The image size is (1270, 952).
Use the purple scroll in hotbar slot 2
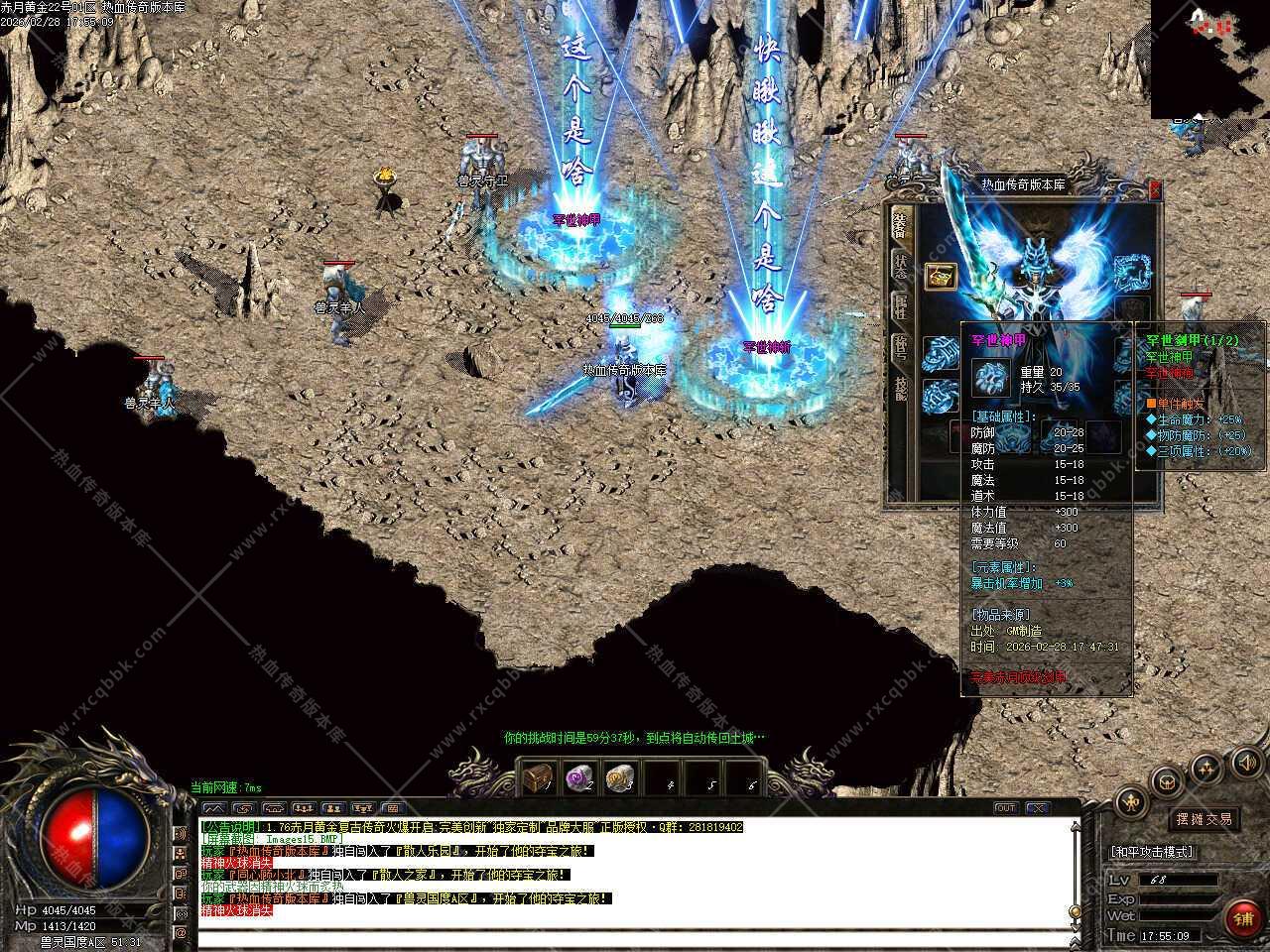578,777
